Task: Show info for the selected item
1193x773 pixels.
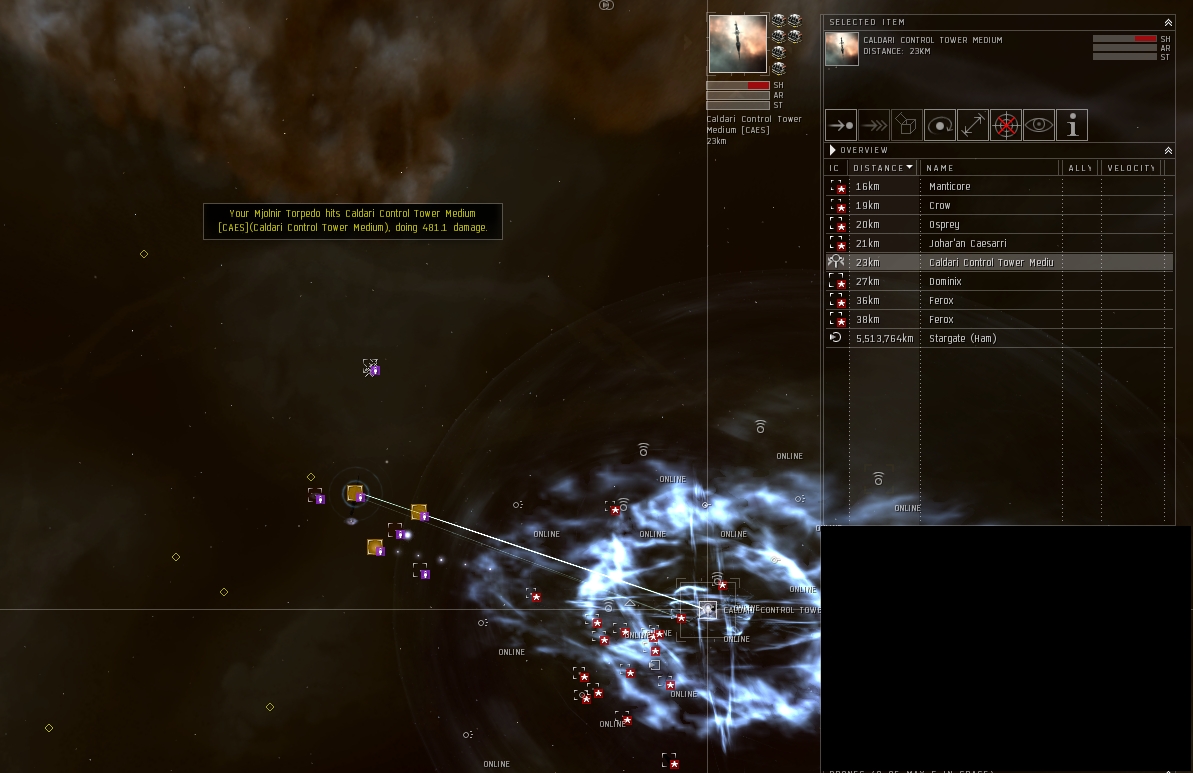Action: point(1072,125)
